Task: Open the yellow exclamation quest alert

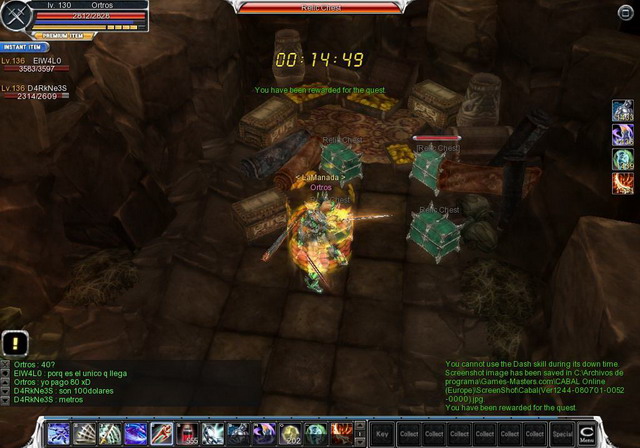Action: (x=10, y=341)
